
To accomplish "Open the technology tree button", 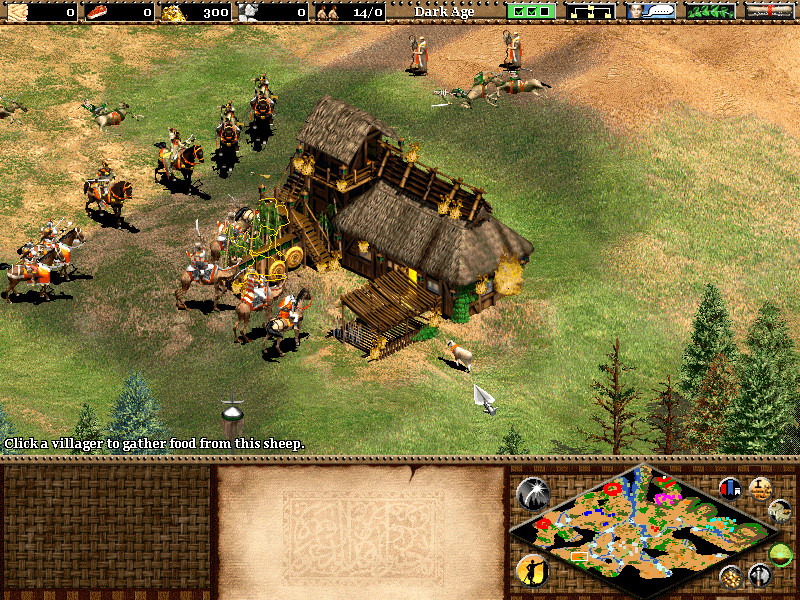I will pyautogui.click(x=589, y=12).
